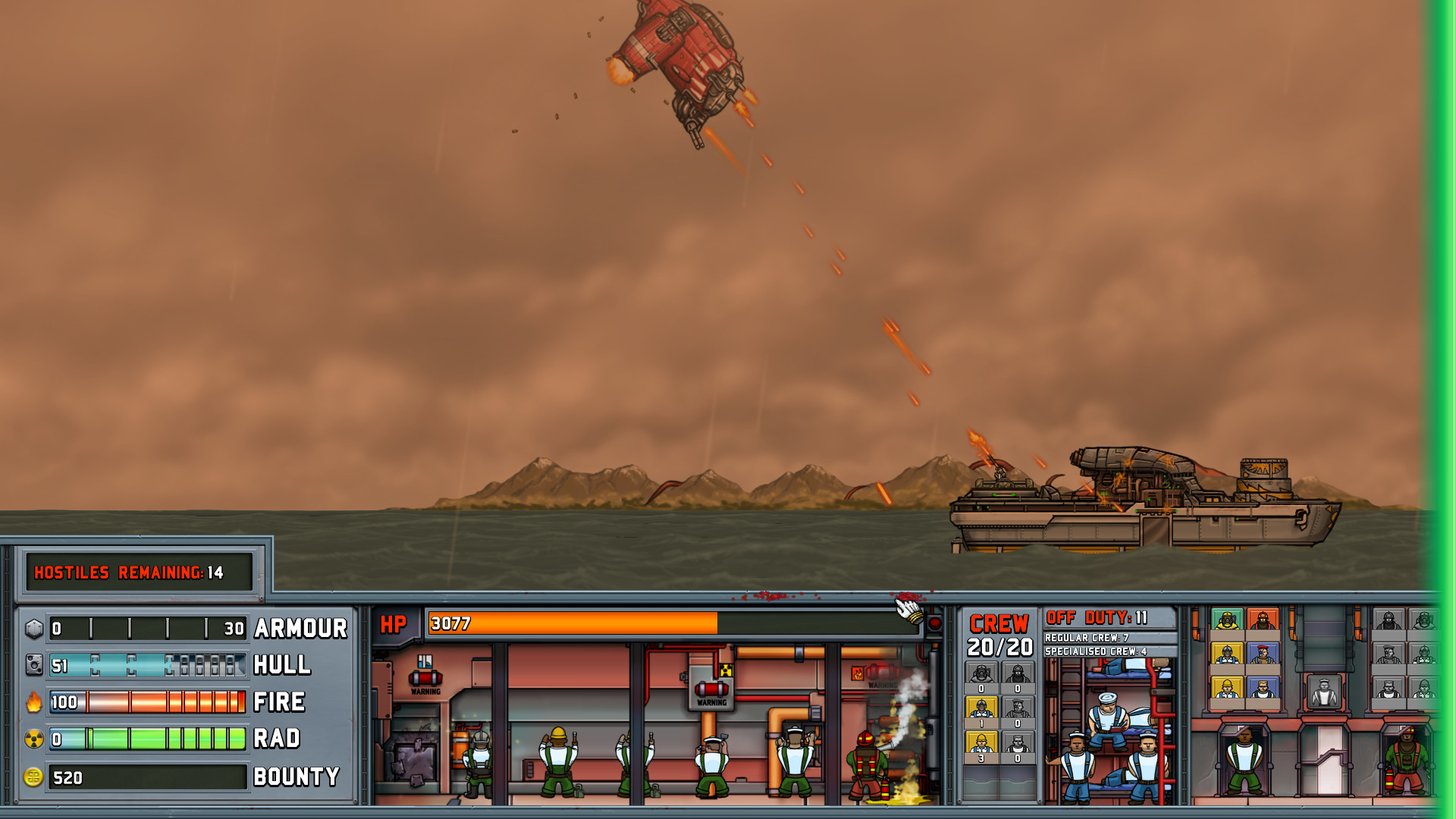1456x819 pixels.
Task: Select the CREW 20/20 header tab
Action: coord(999,632)
